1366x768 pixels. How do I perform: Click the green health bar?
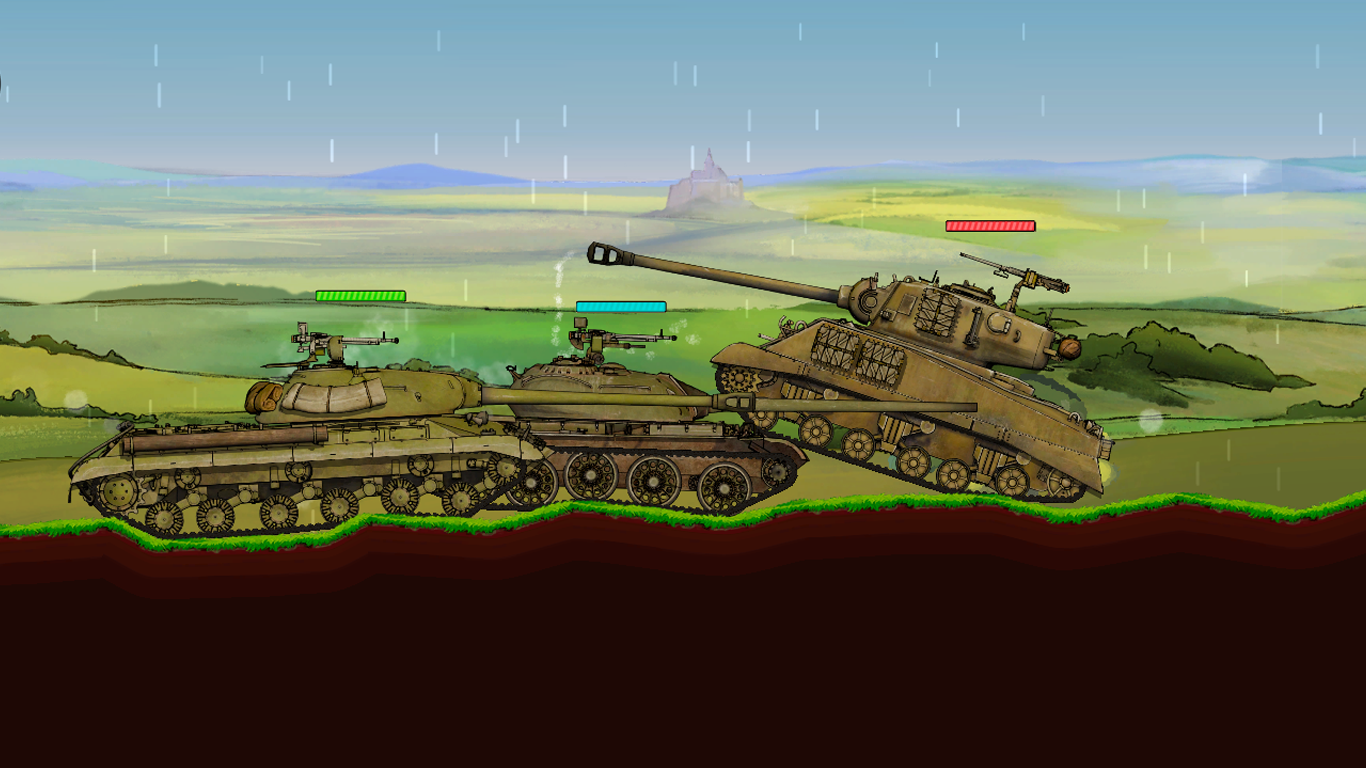361,297
